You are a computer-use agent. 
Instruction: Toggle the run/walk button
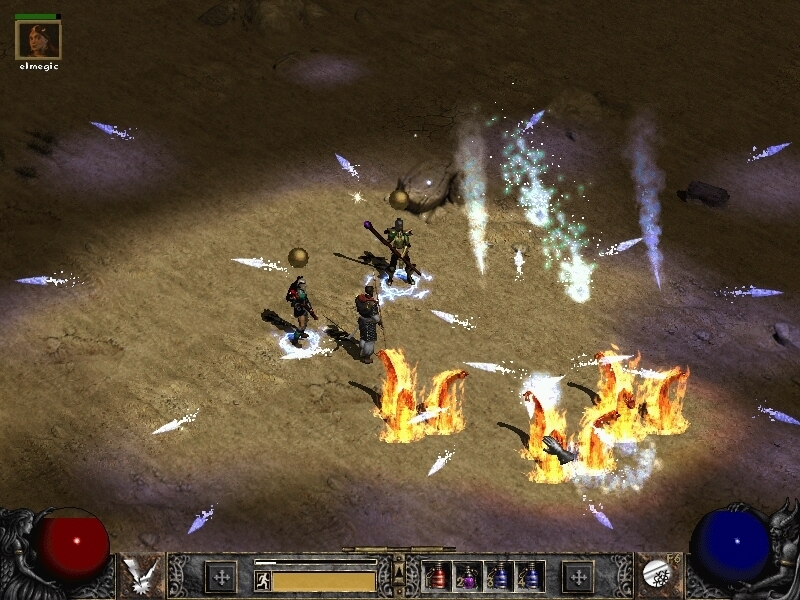[x=263, y=580]
